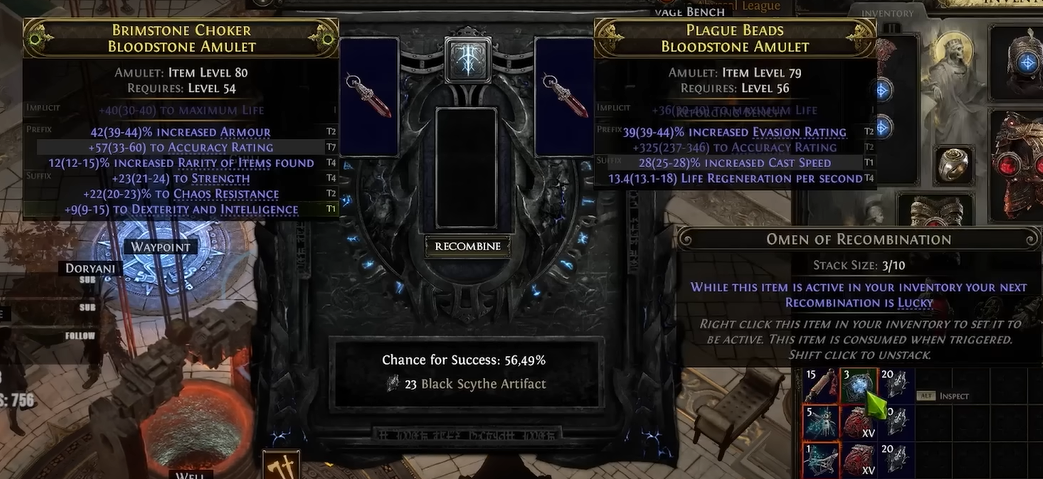Select the Plague Beads amulet slot
Screen dimensions: 1043x479
pyautogui.click(x=564, y=97)
